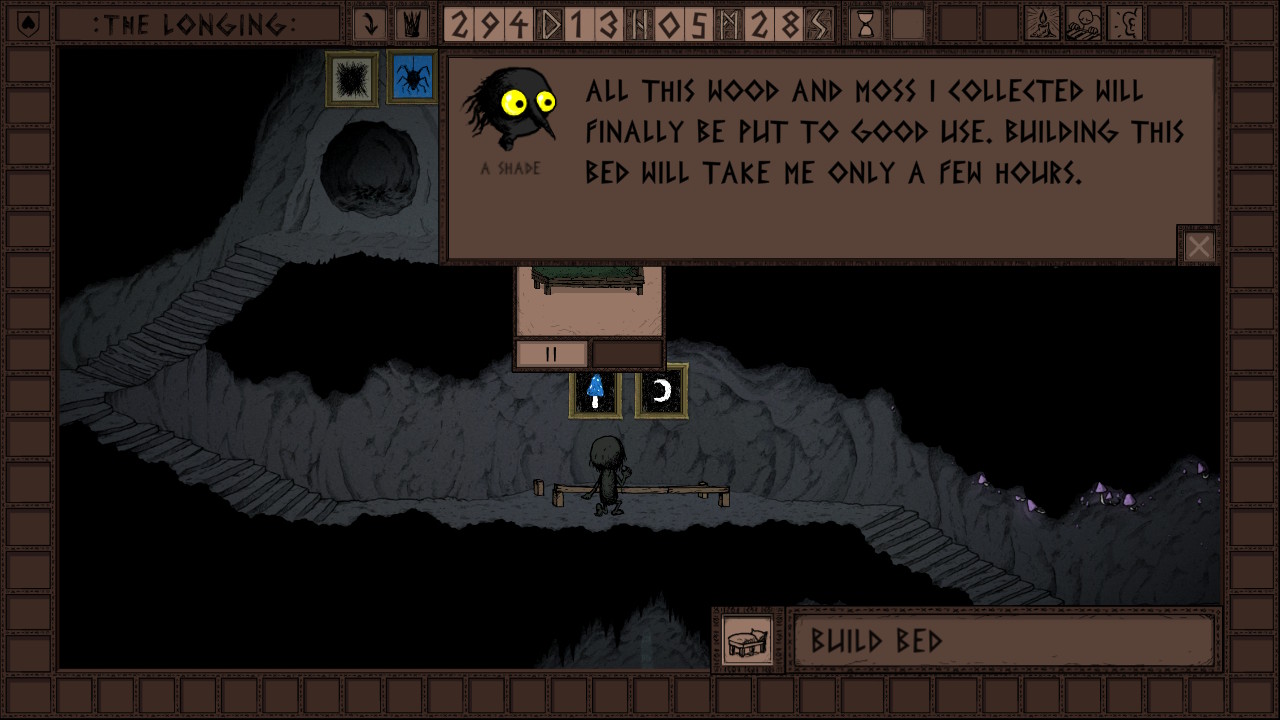This screenshot has width=1280, height=720.
Task: Click the down-arrow icon in the top bar
Action: point(371,24)
